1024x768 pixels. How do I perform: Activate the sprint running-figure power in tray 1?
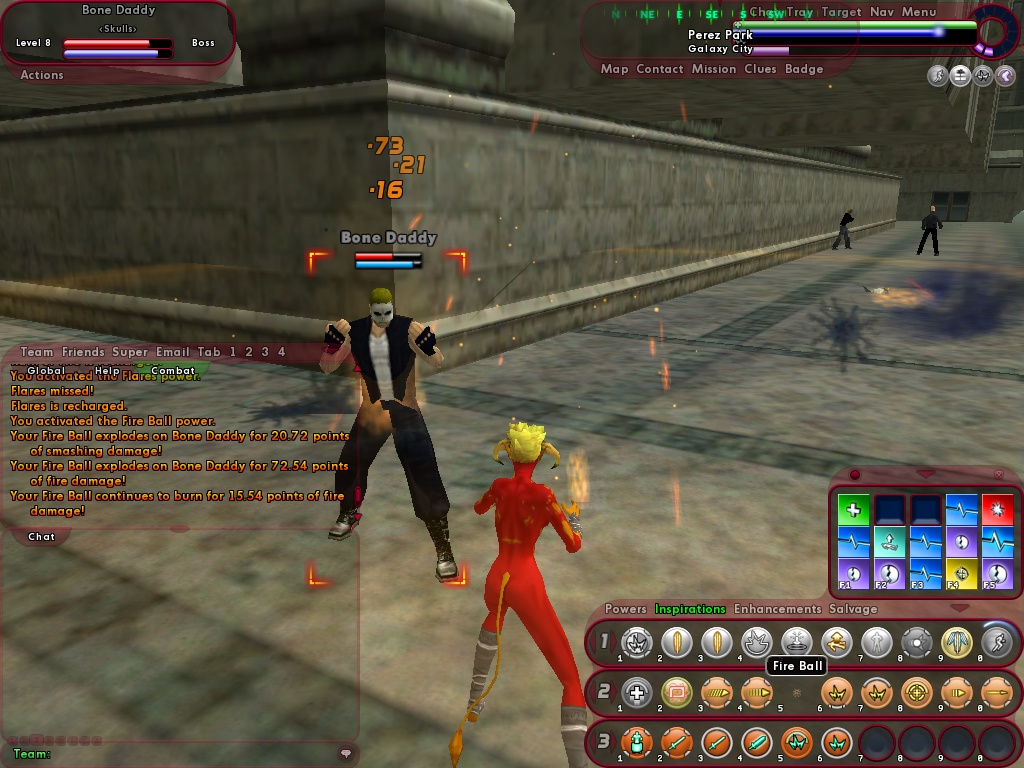tap(996, 642)
